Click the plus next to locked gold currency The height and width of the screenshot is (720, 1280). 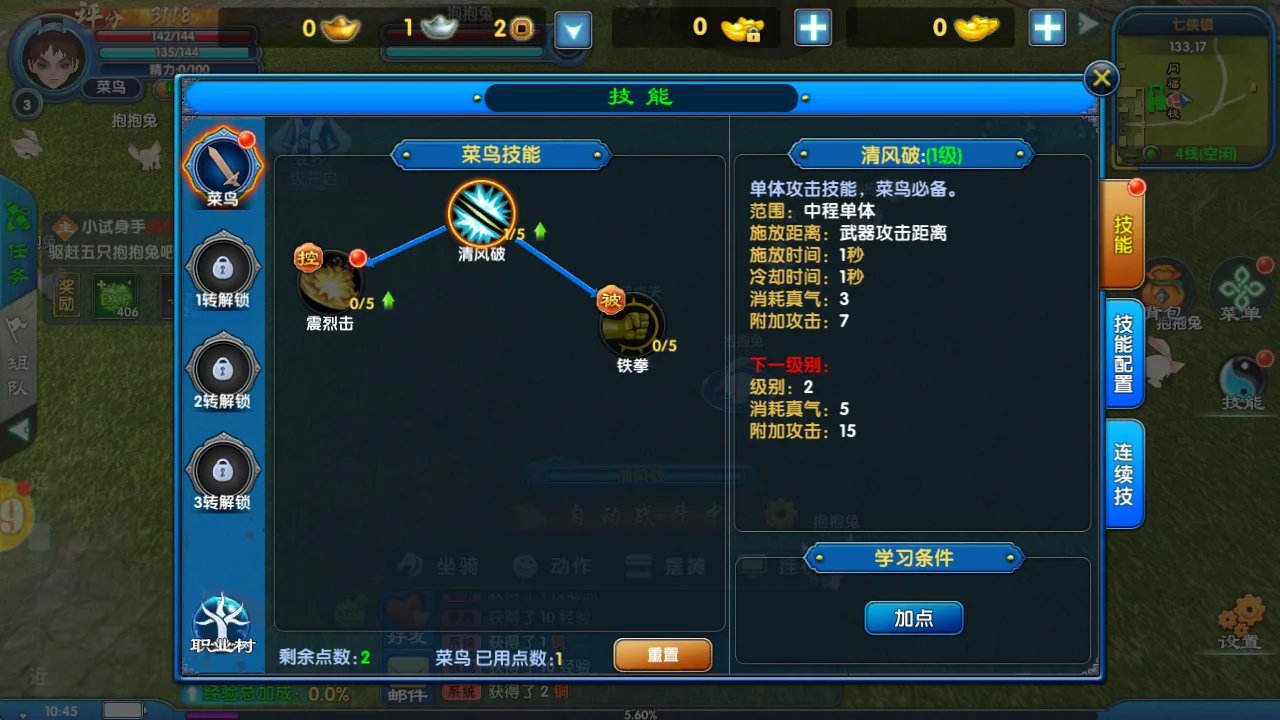[x=813, y=28]
